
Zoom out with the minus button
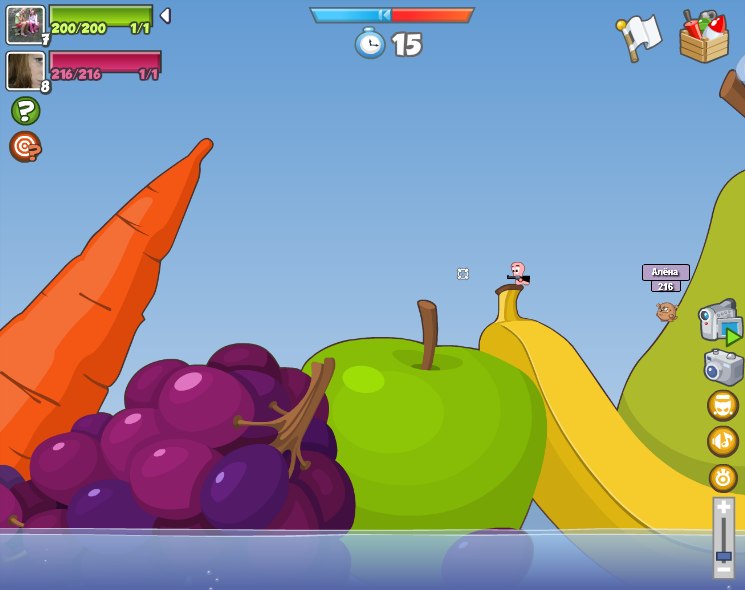point(723,569)
